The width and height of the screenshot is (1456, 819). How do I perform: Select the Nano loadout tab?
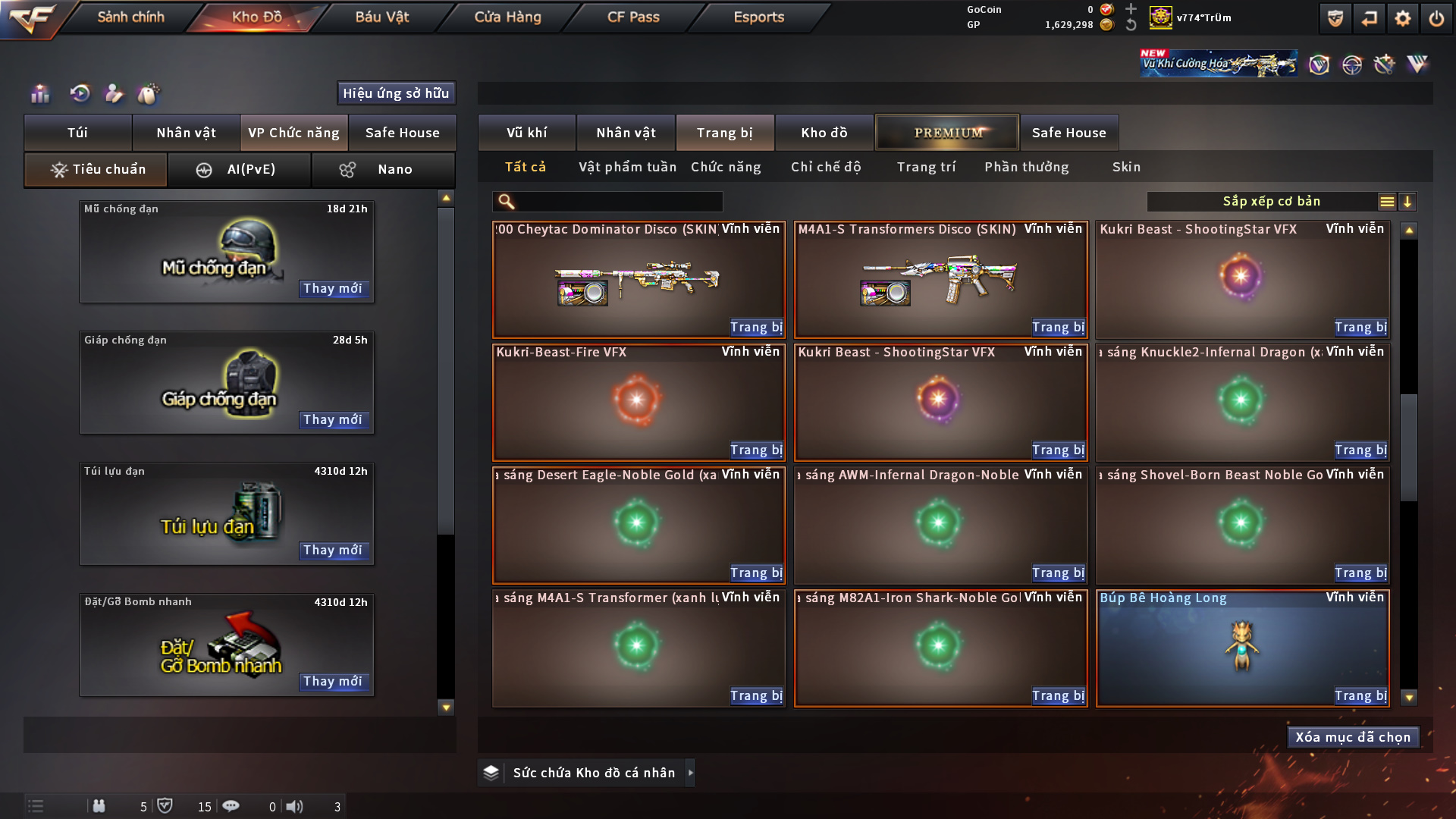point(383,169)
